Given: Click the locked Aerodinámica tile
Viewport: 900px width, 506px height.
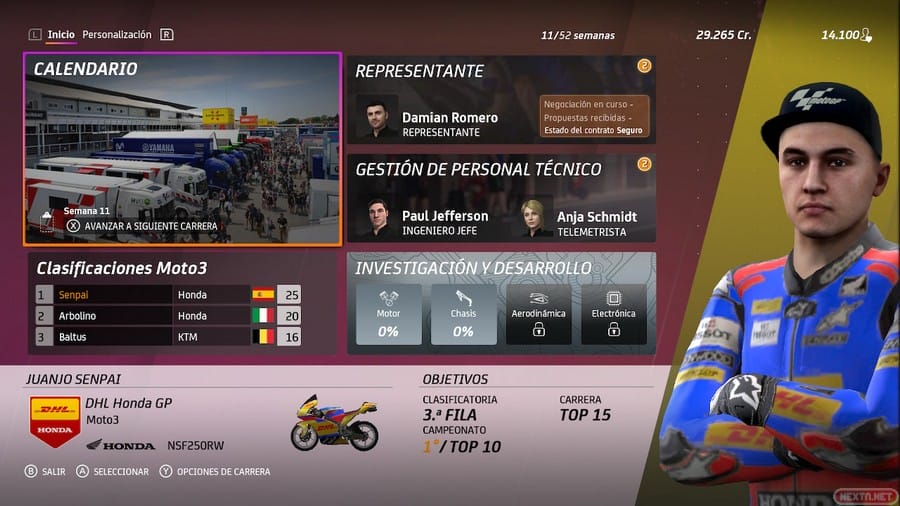Looking at the screenshot, I should [x=538, y=314].
